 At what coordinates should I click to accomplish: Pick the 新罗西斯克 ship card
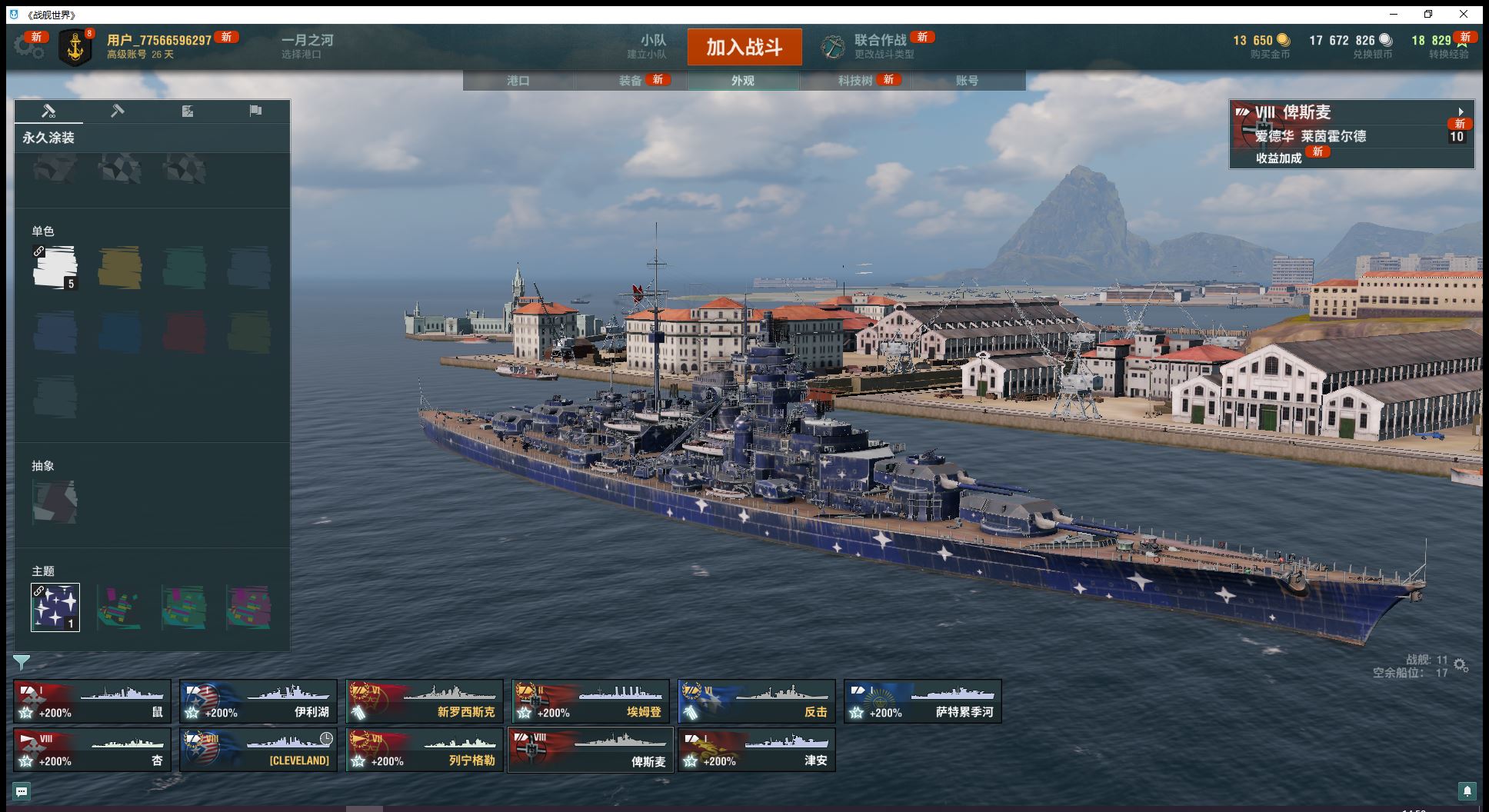point(425,701)
